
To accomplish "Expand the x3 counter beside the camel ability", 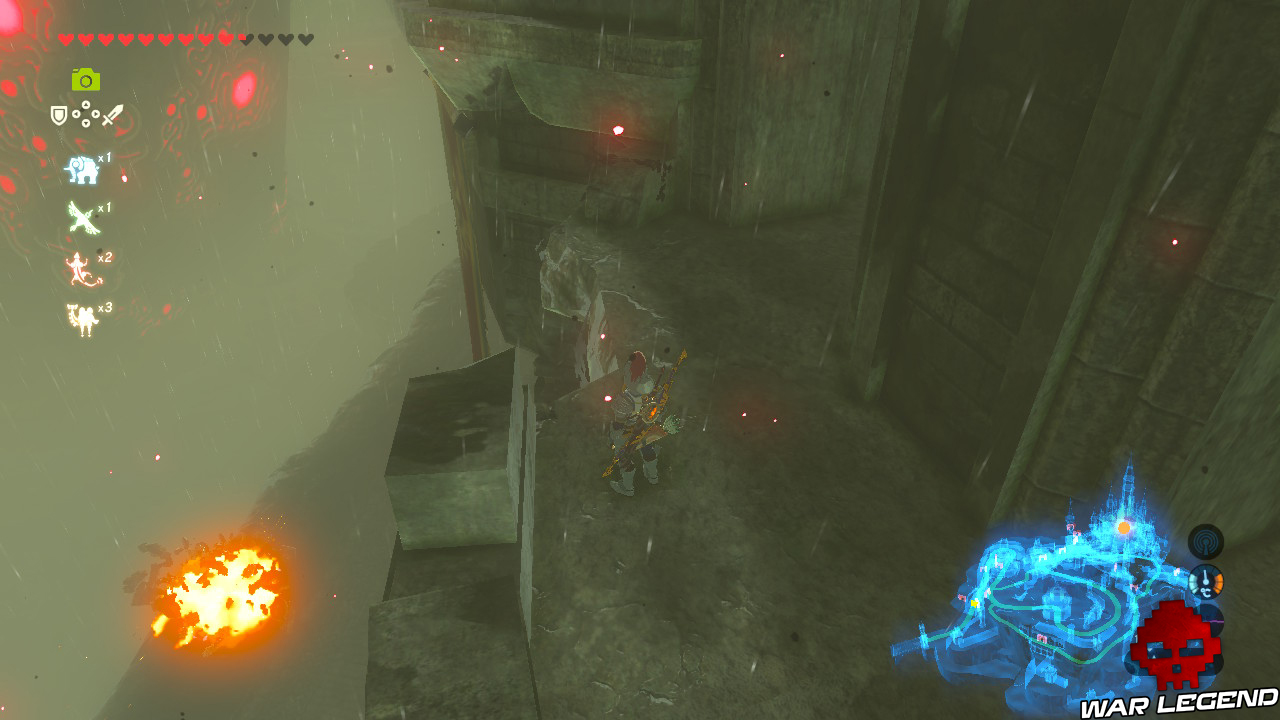I will coord(105,308).
